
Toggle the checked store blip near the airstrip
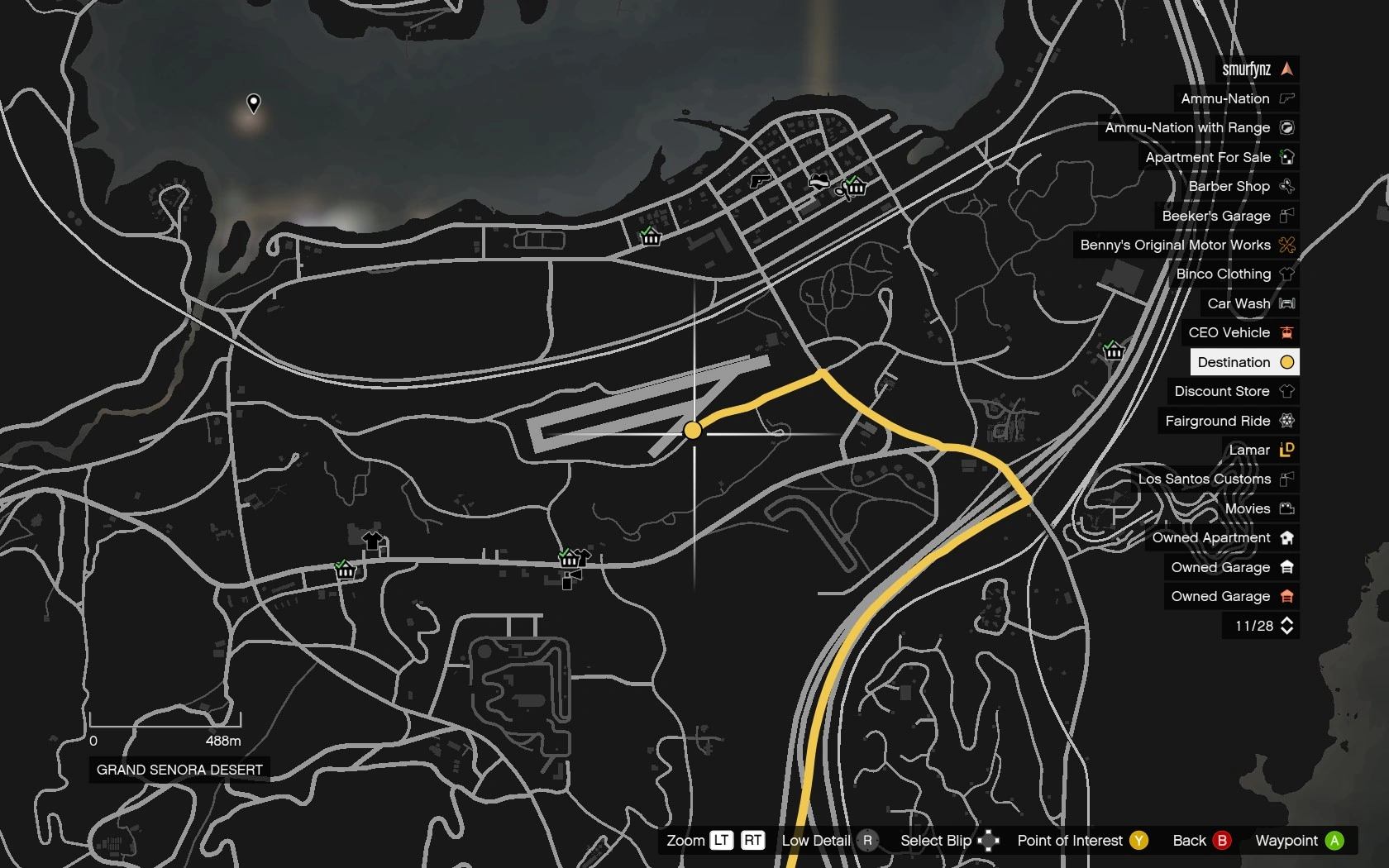click(x=570, y=559)
